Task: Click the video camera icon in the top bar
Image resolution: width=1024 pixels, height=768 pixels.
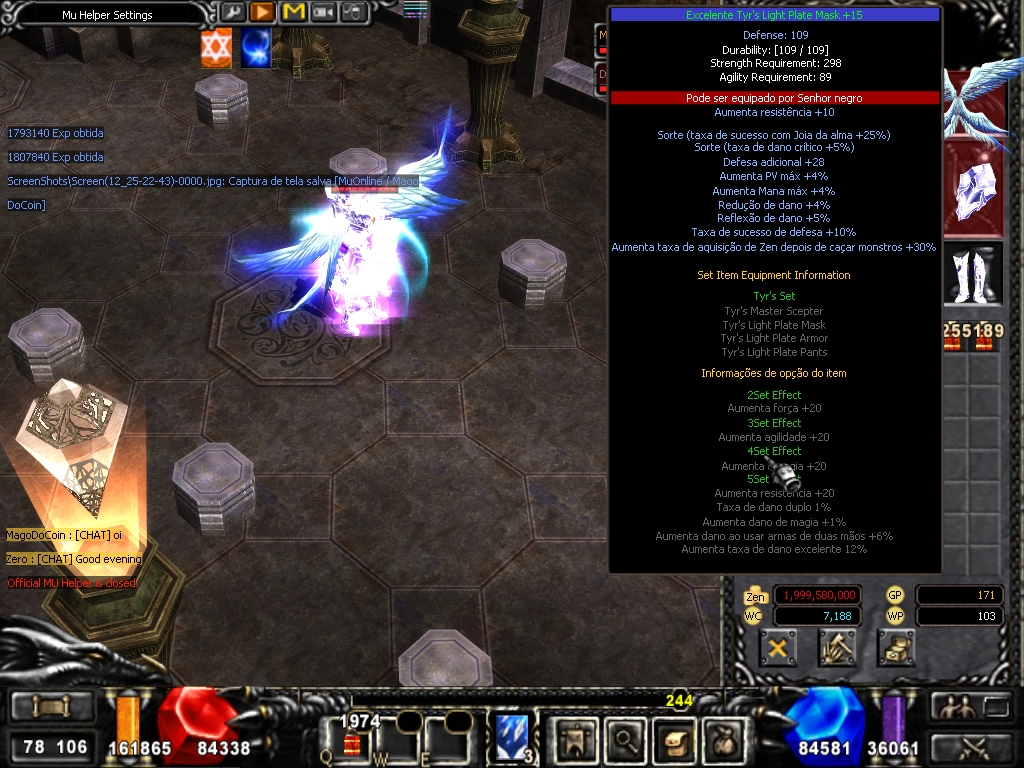Action: tap(323, 12)
